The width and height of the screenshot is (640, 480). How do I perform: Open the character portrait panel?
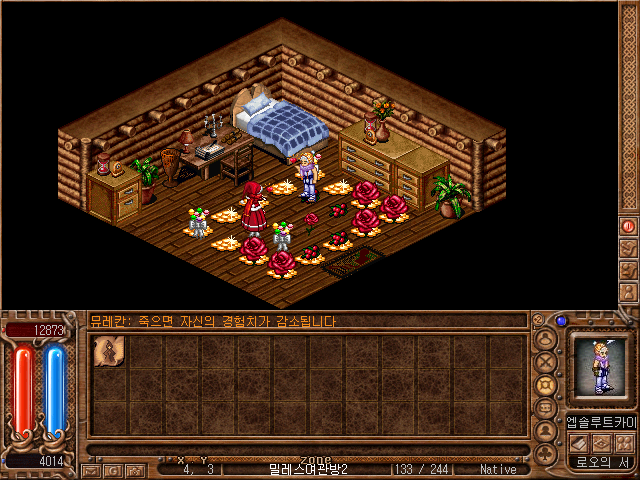(598, 367)
